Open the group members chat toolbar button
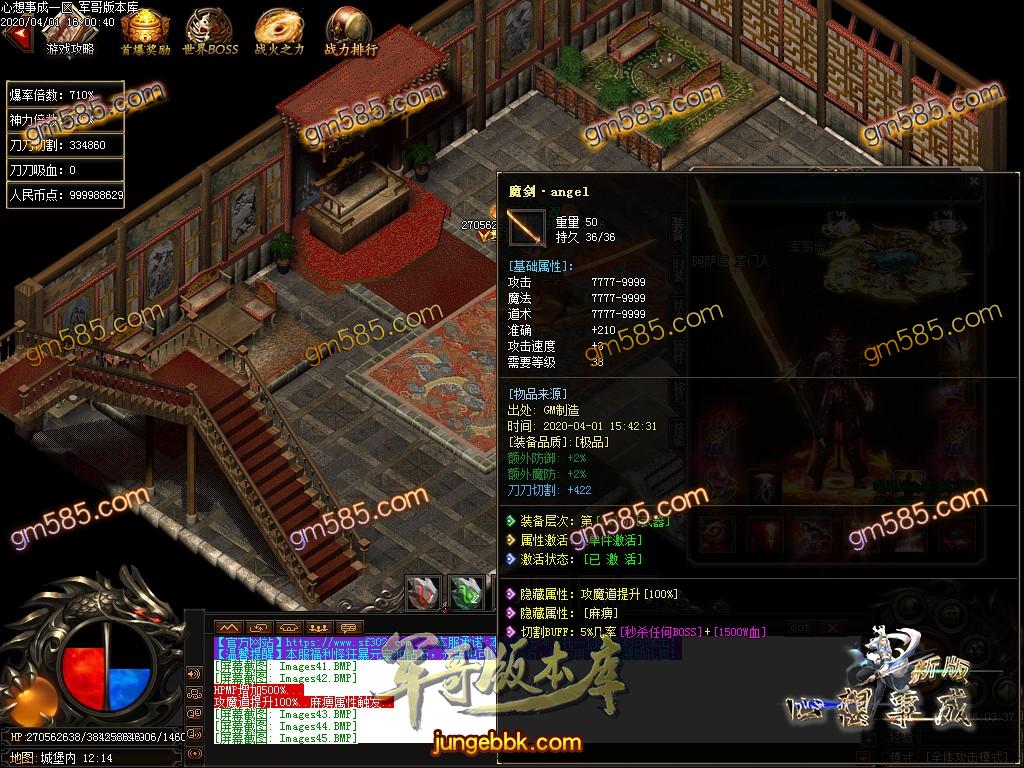 click(x=317, y=627)
